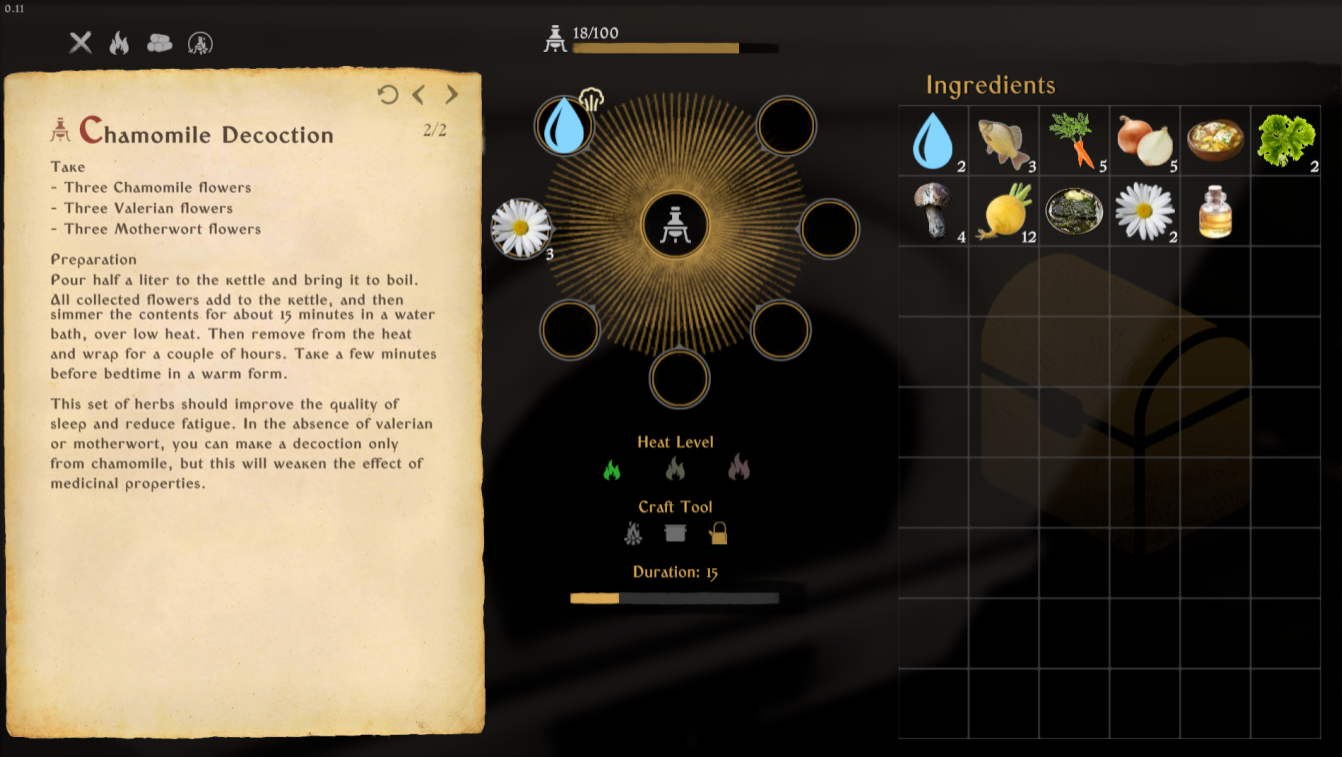This screenshot has width=1342, height=757.
Task: Select the carrot ingredient slot
Action: 1073,141
